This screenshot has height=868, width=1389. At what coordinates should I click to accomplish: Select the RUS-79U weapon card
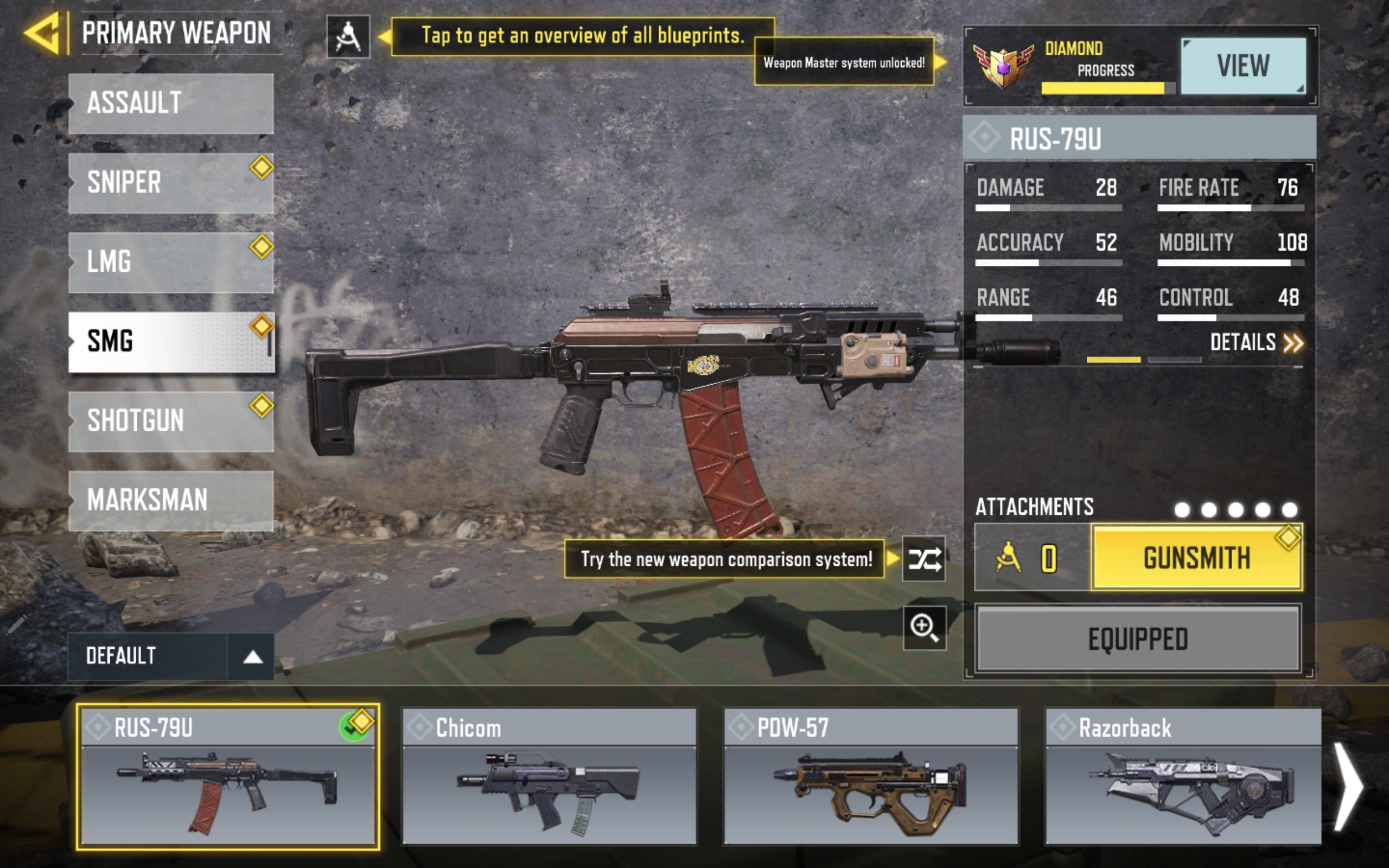click(x=227, y=776)
